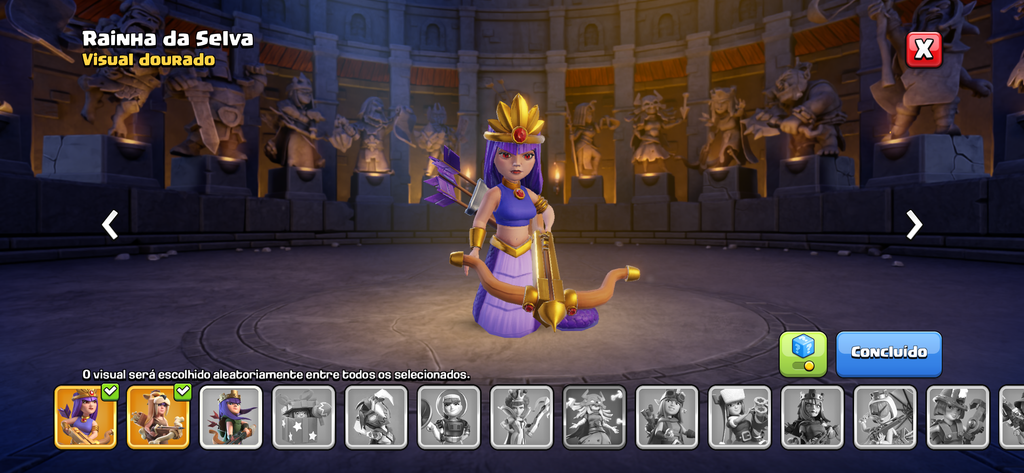The width and height of the screenshot is (1024, 473).
Task: Show the previous skin with the left arrow
Action: tap(110, 225)
